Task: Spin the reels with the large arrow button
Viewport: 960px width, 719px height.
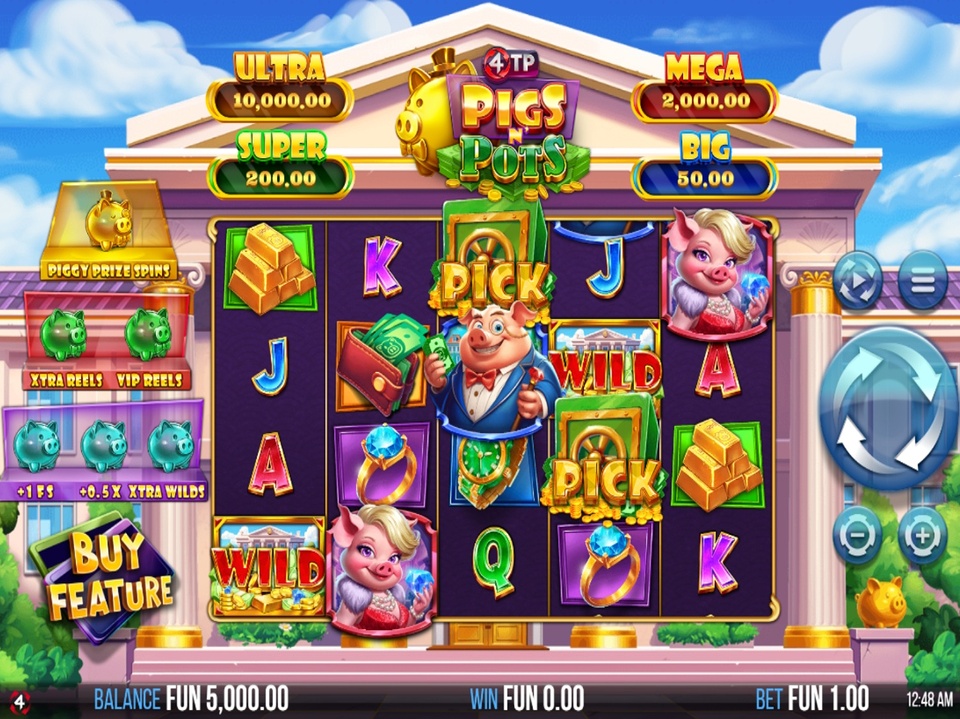Action: click(x=889, y=408)
